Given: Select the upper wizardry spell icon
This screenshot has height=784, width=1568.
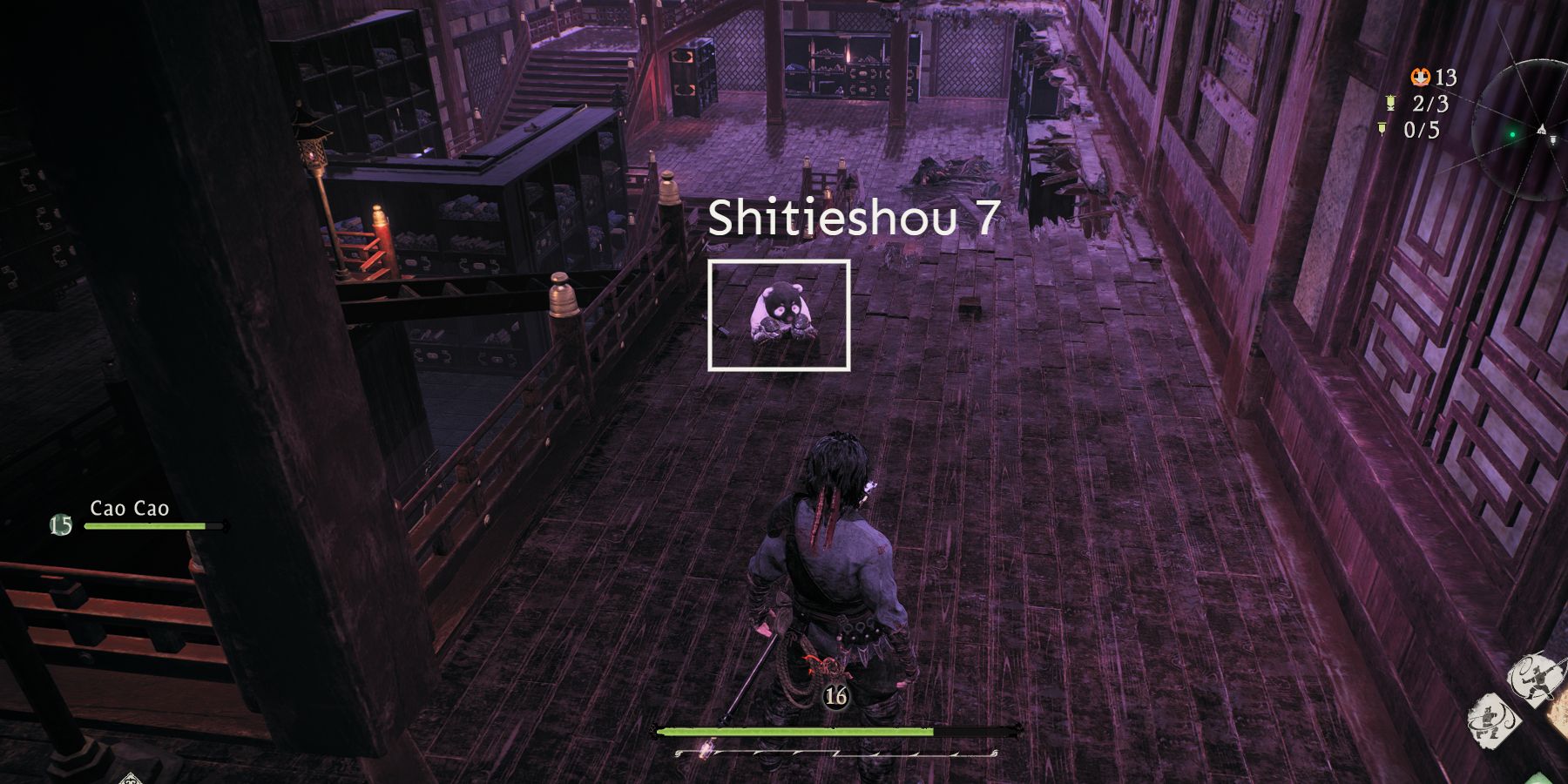Looking at the screenshot, I should (1537, 676).
